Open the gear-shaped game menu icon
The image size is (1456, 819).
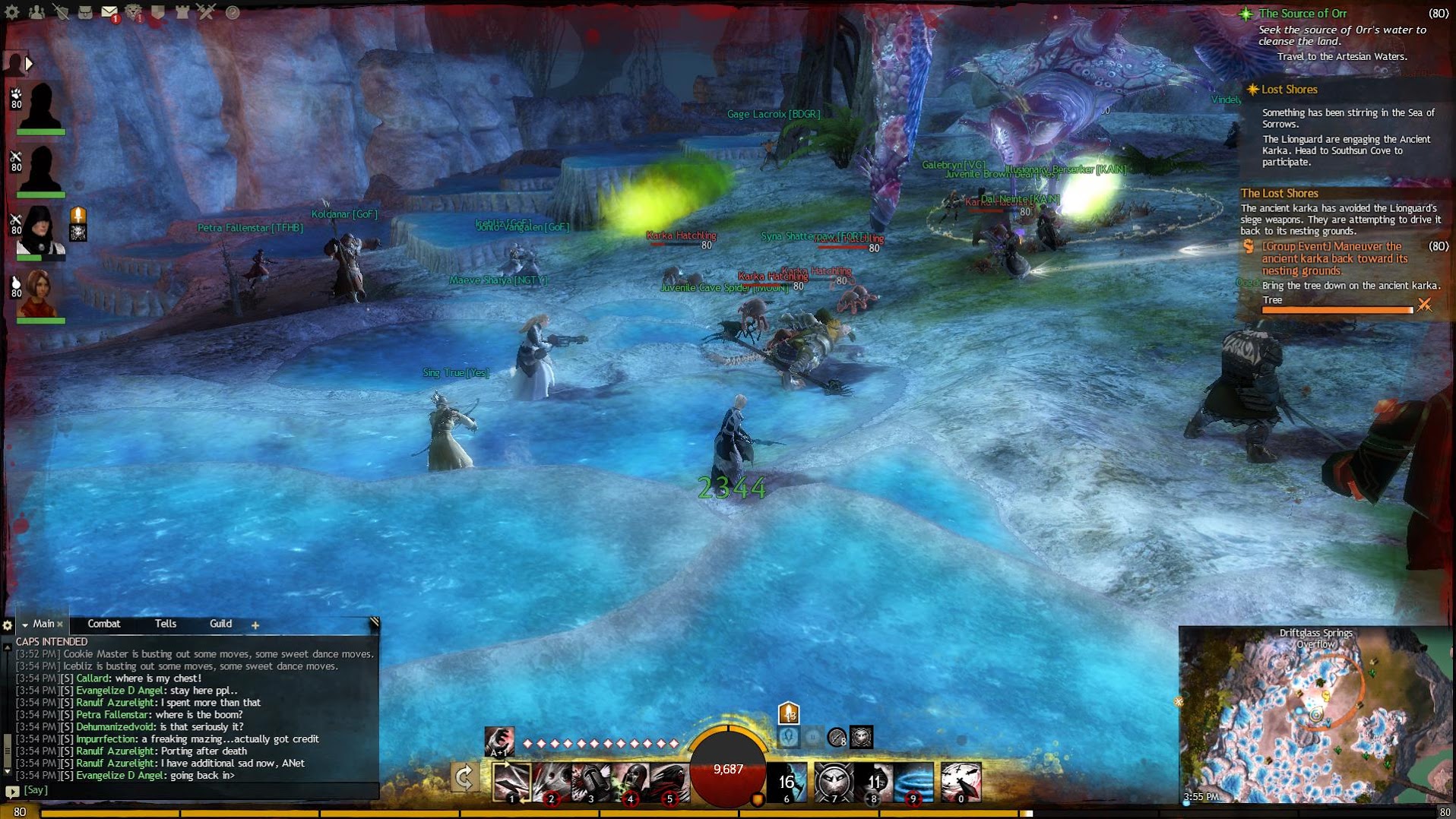12,12
